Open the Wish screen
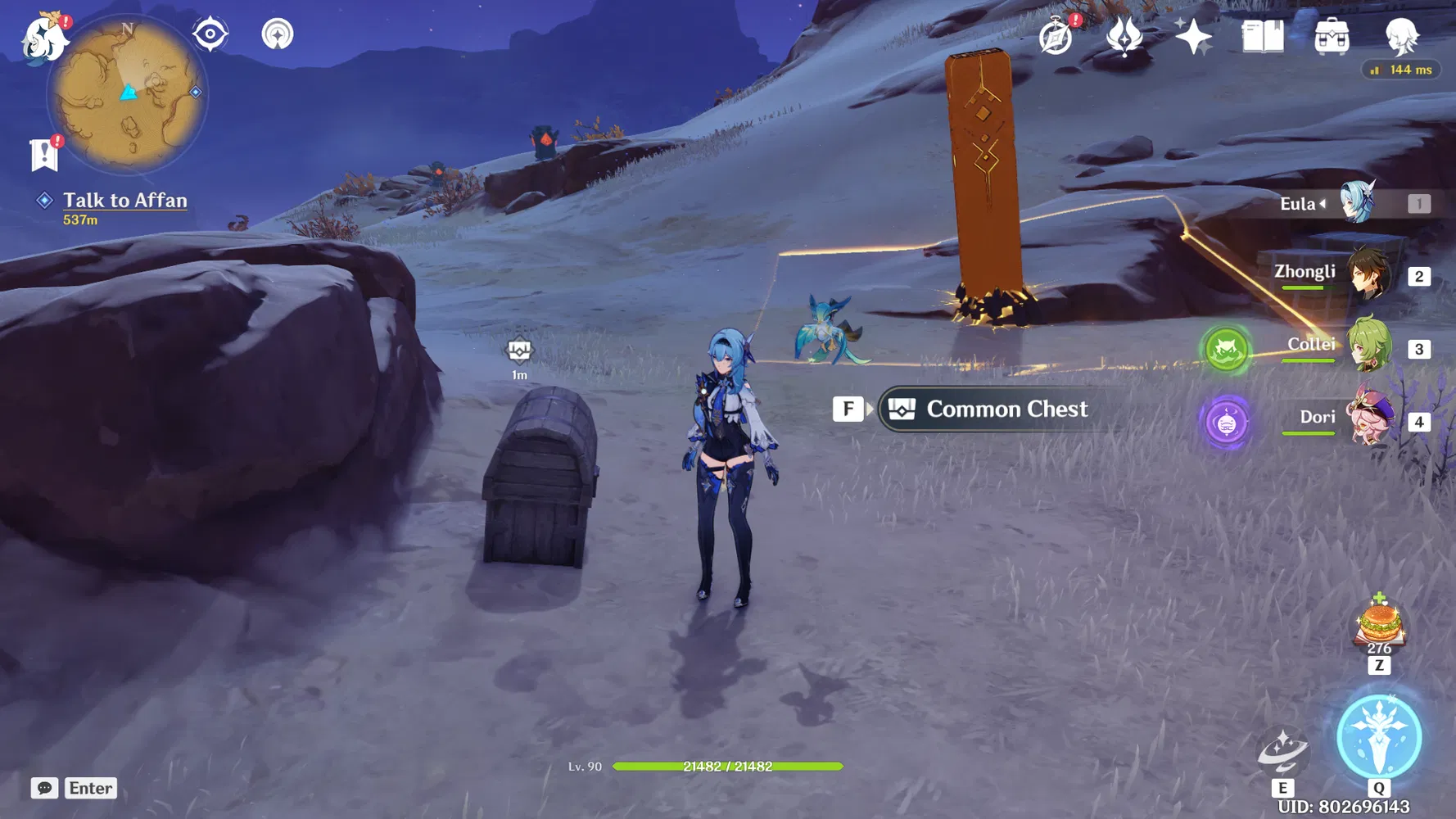The width and height of the screenshot is (1456, 819). click(1193, 34)
